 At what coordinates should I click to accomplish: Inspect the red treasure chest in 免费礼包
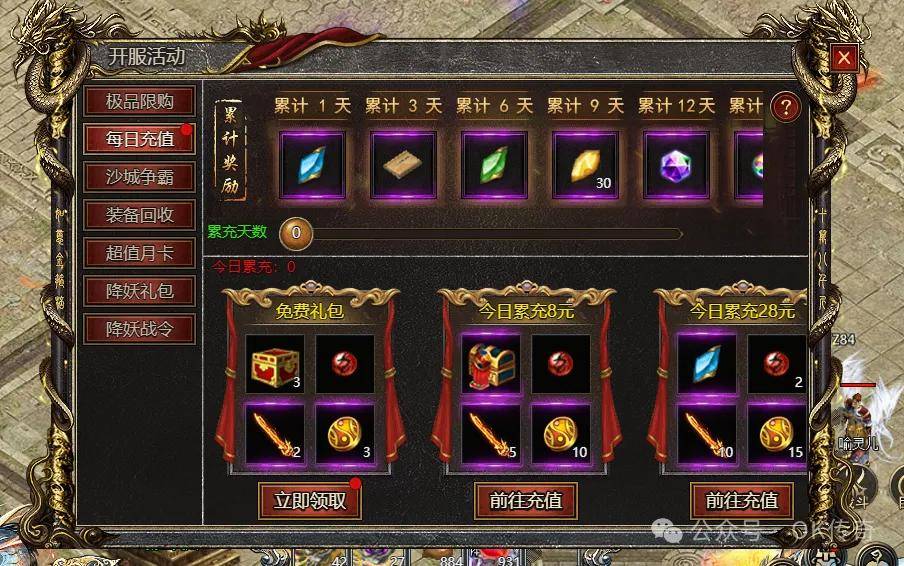coord(274,364)
